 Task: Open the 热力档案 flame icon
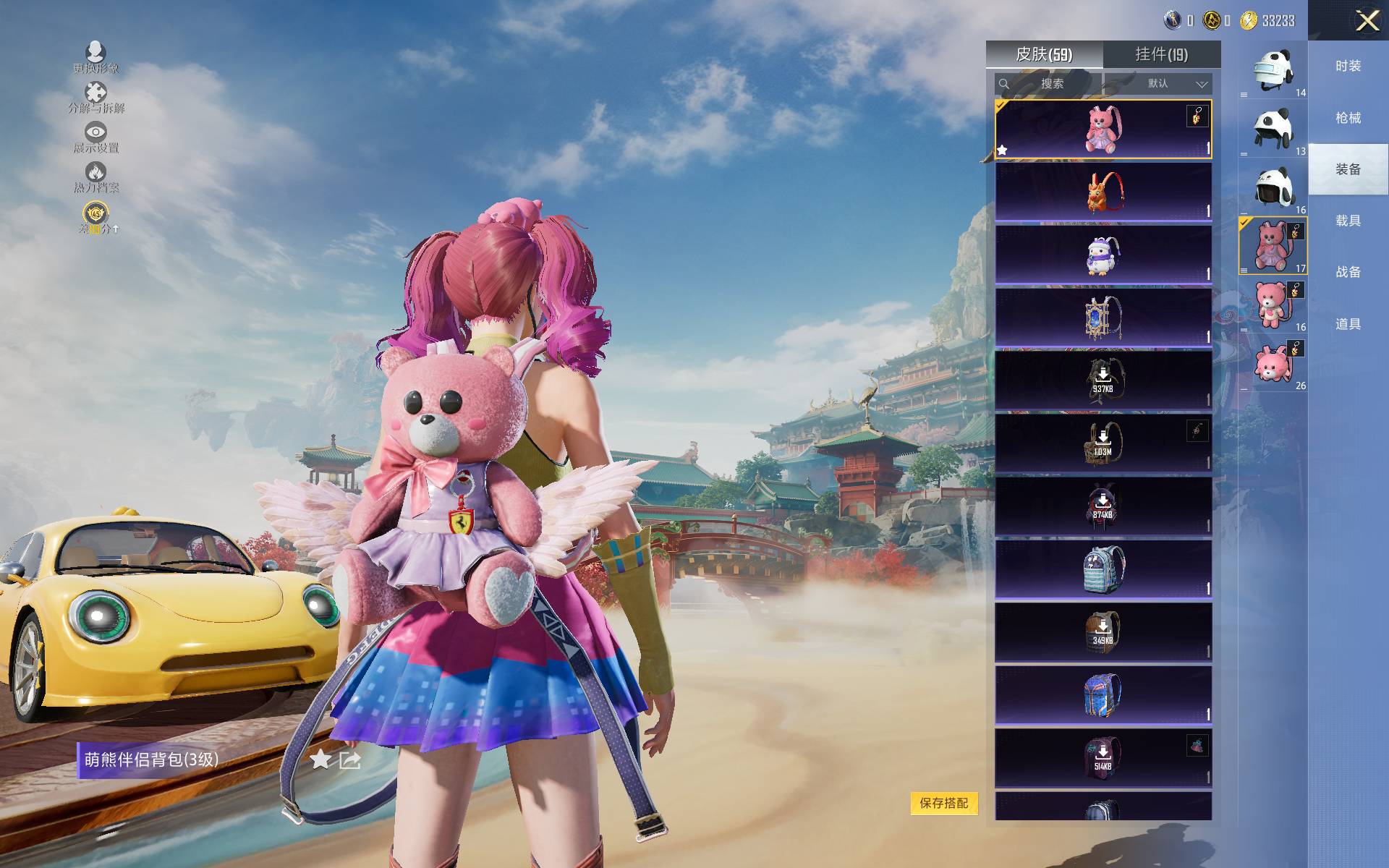(x=95, y=176)
